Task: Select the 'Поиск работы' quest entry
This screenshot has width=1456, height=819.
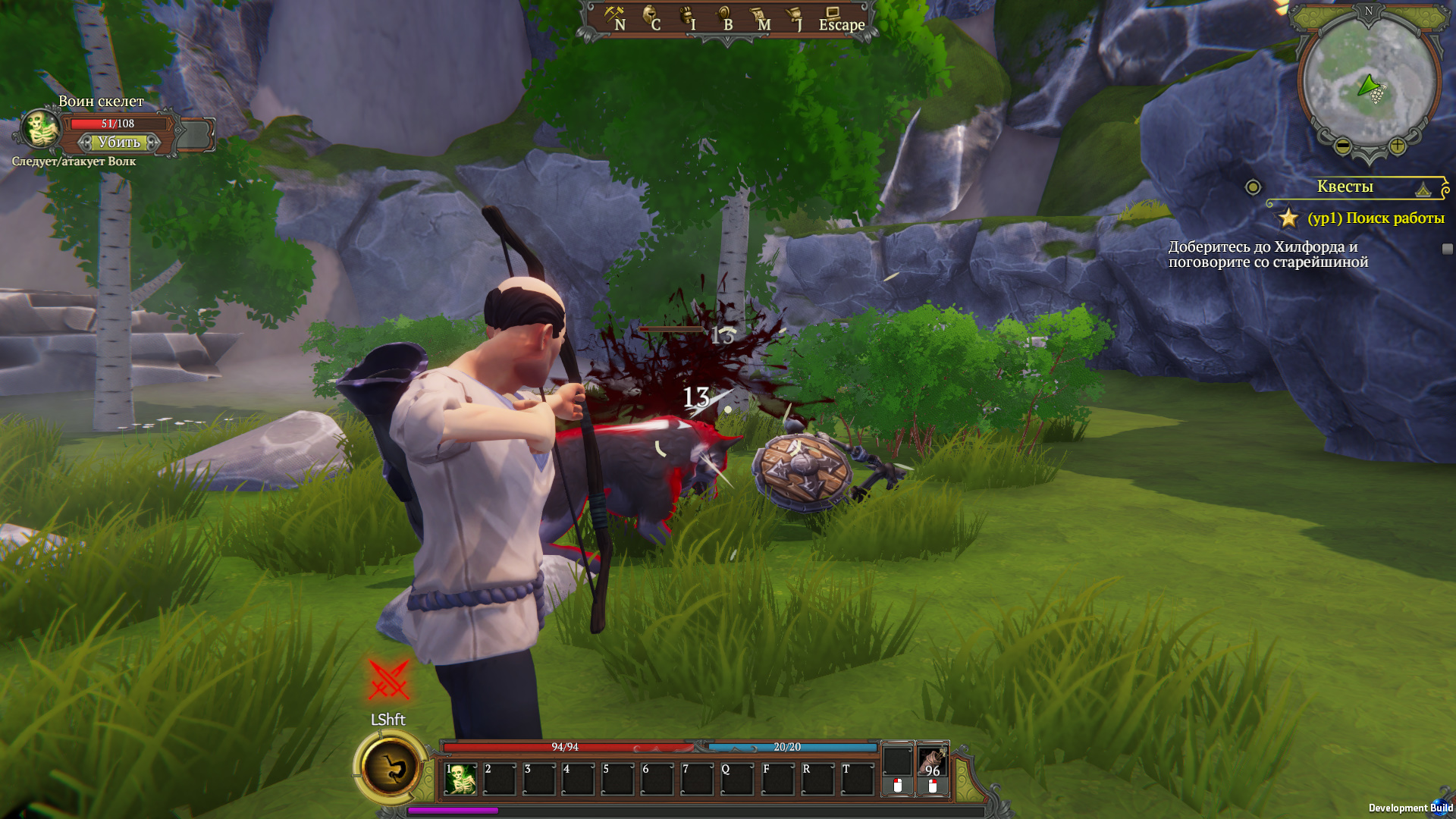Action: (1376, 218)
